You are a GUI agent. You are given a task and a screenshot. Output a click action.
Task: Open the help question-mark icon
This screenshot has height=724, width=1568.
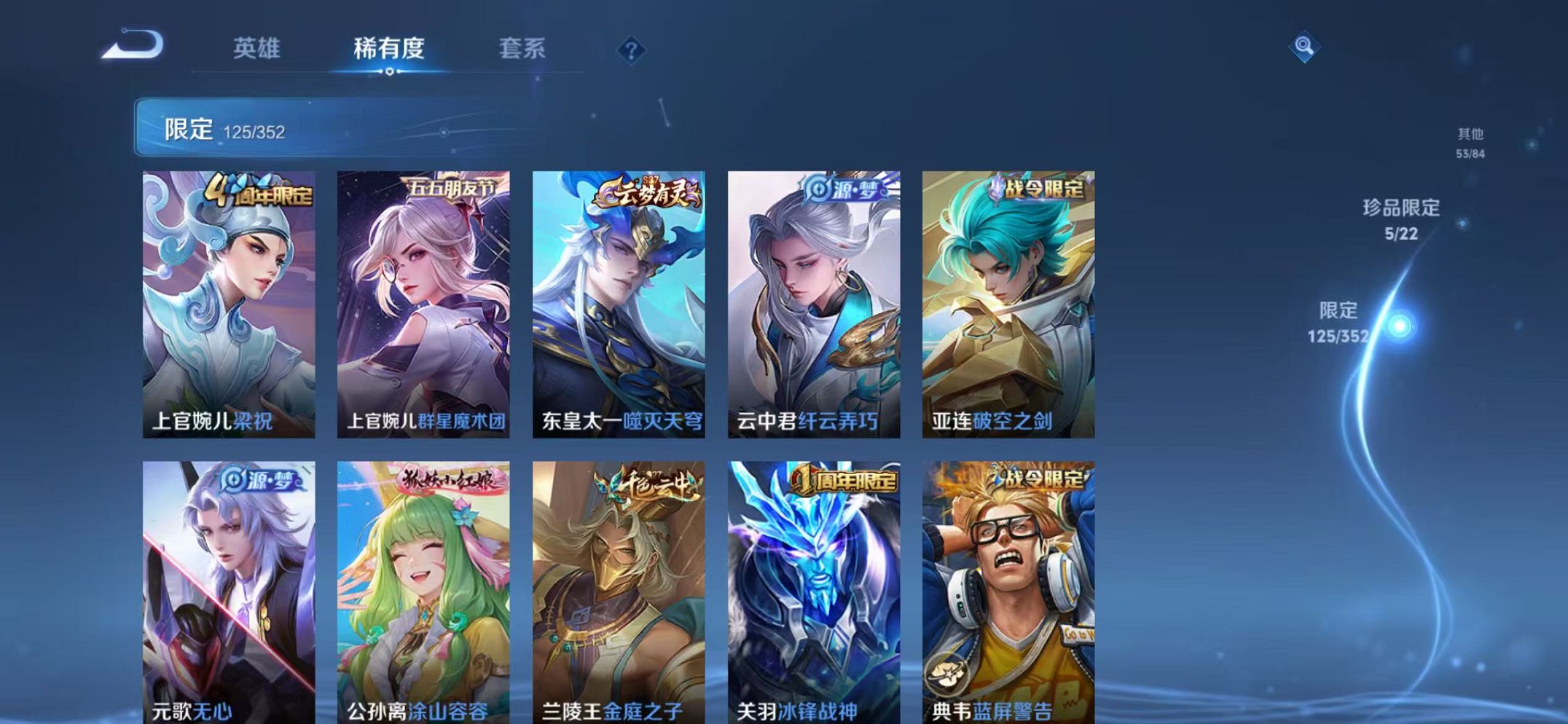click(x=631, y=50)
